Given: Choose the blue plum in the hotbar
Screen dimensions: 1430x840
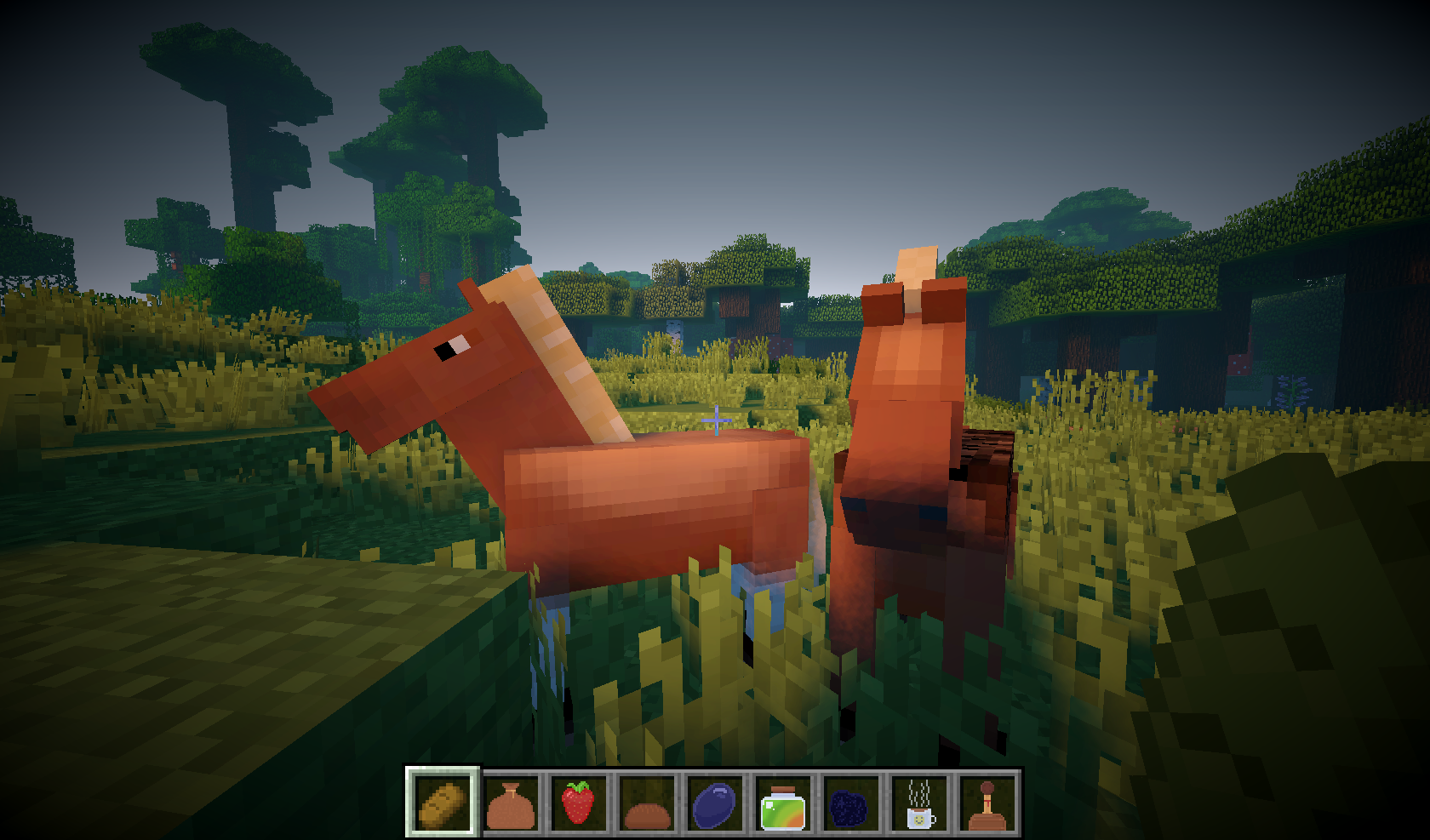Looking at the screenshot, I should tap(716, 803).
